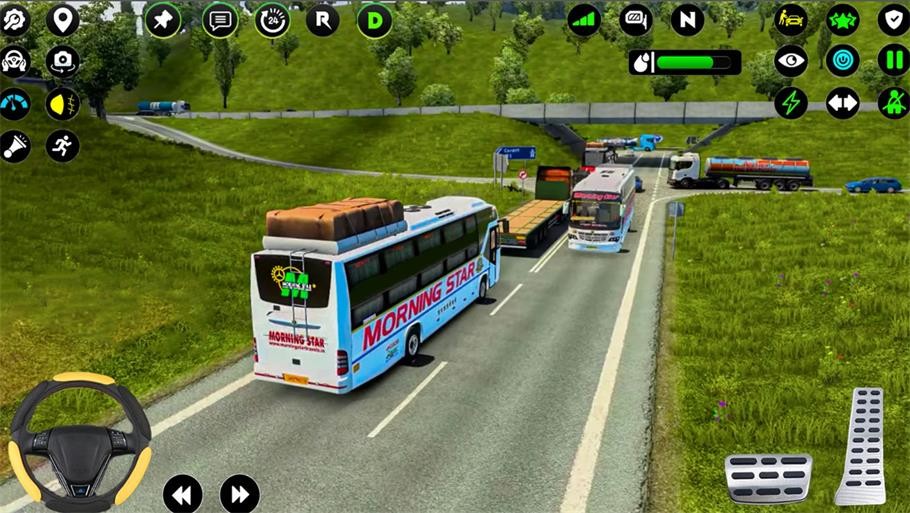910x513 pixels.
Task: Tap the map location pin icon
Action: [x=63, y=19]
